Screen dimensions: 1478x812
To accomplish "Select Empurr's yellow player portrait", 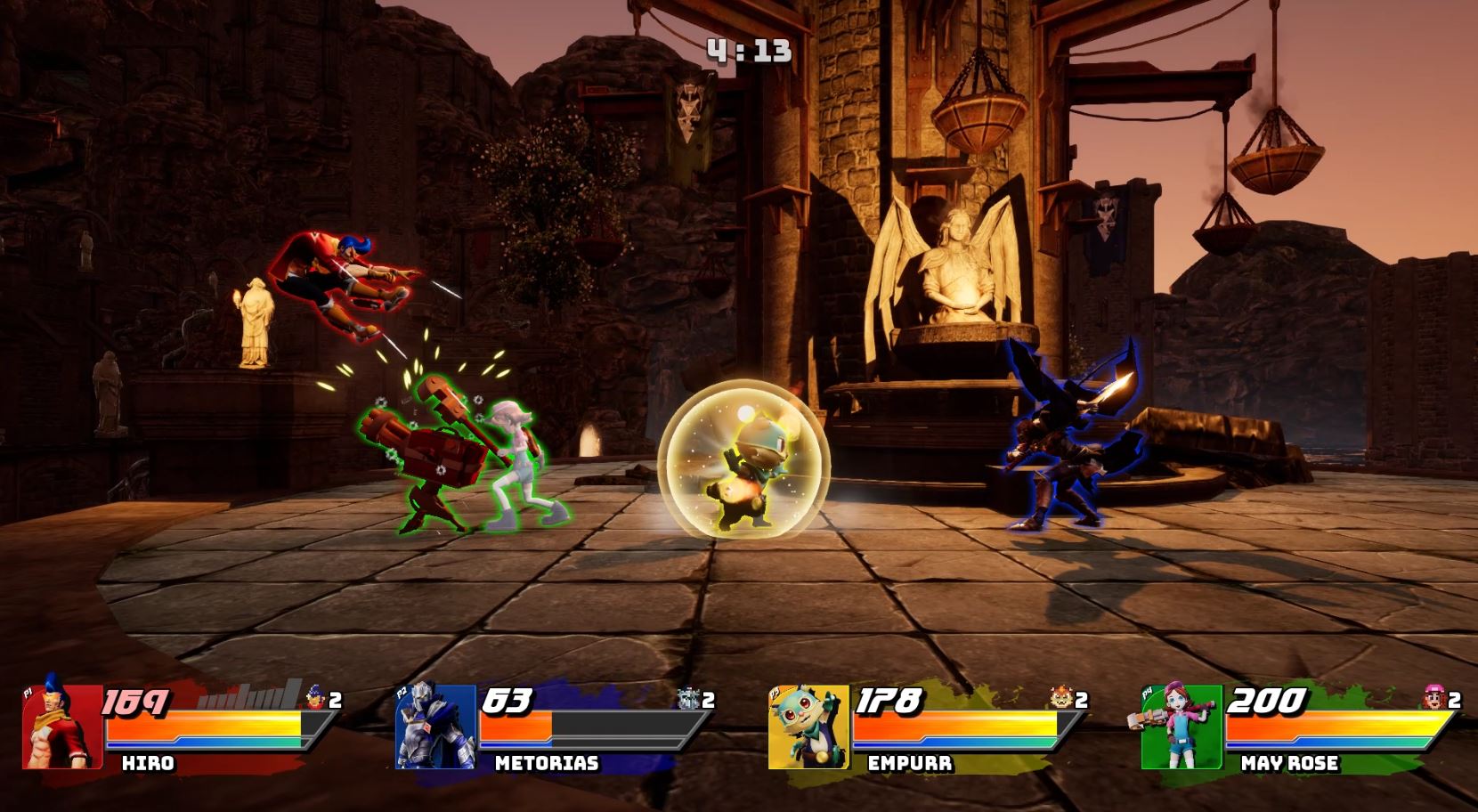I will [x=808, y=727].
